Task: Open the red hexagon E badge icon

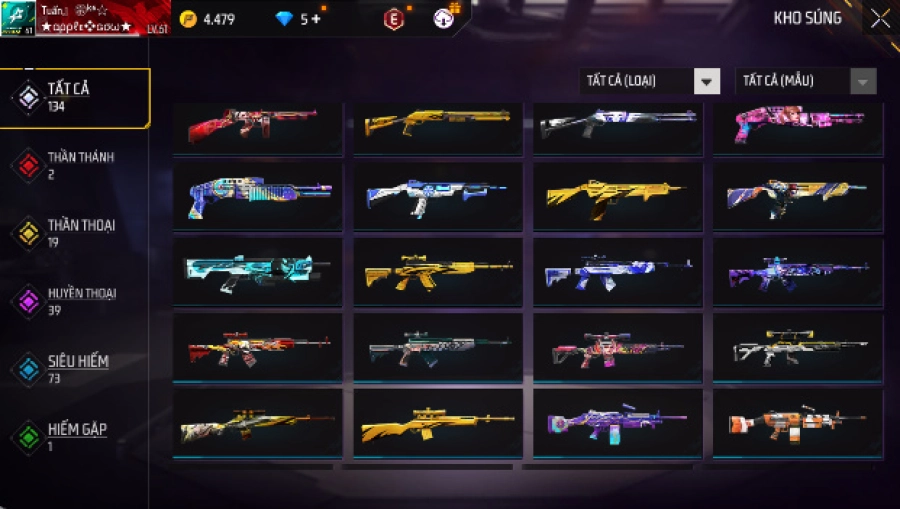Action: 395,19
